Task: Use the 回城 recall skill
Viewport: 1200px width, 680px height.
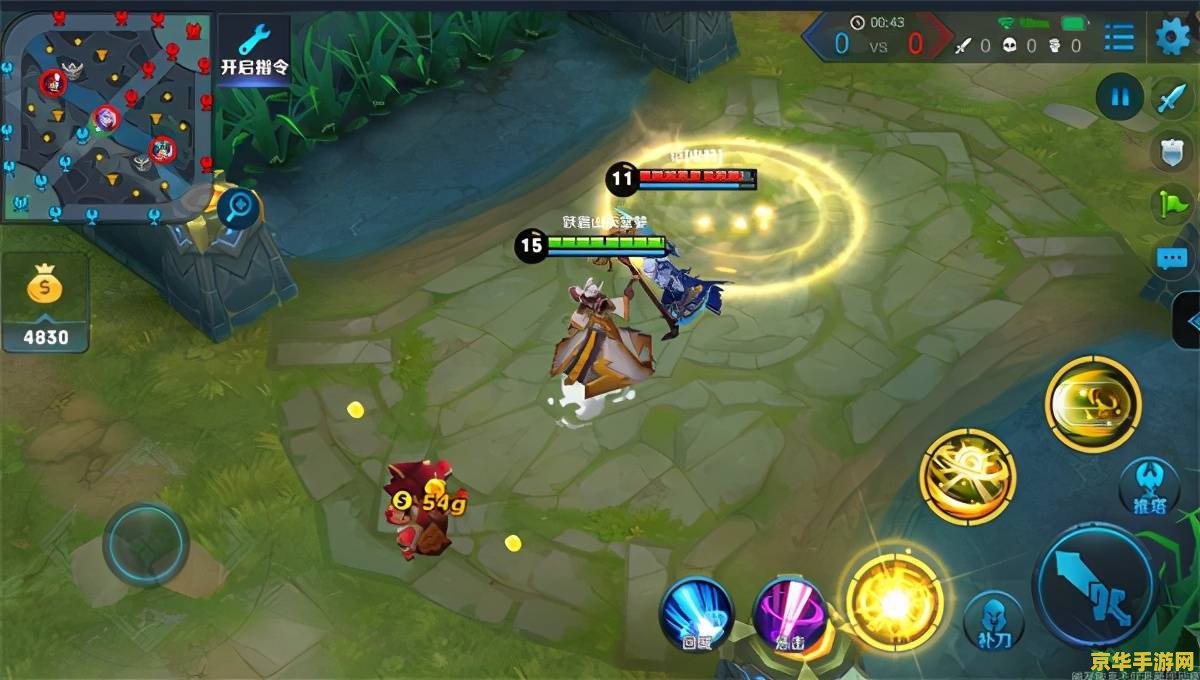Action: pos(697,612)
